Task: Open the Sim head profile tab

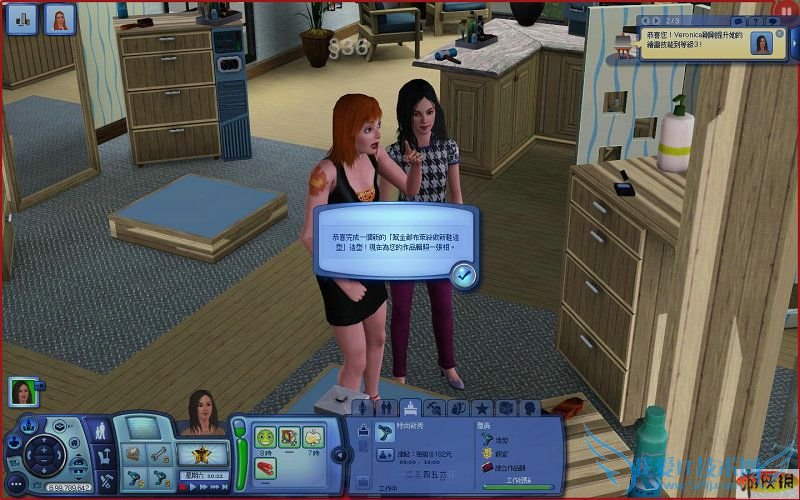Action: 529,407
